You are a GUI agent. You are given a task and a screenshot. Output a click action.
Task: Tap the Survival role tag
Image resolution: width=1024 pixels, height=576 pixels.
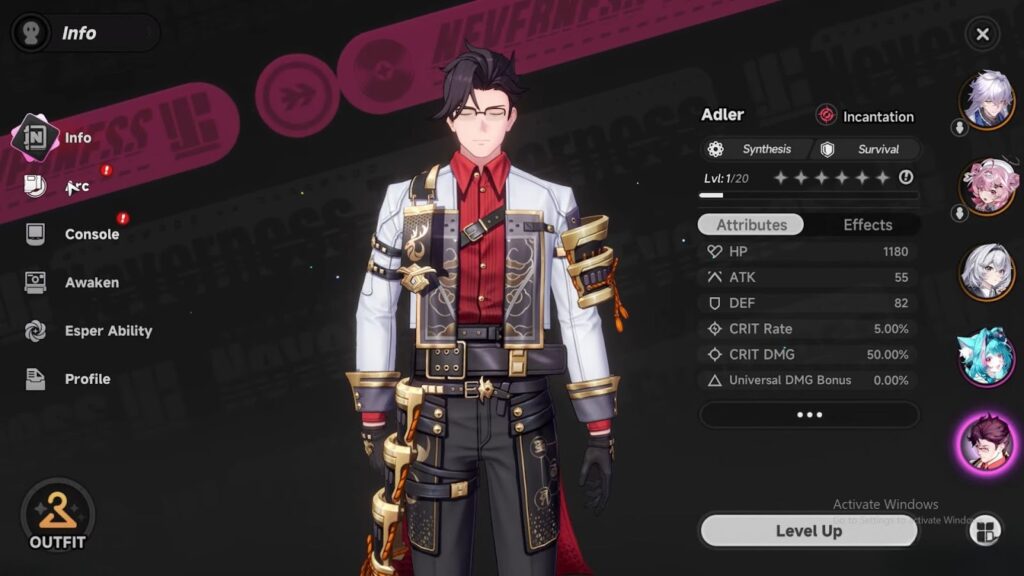[866, 149]
